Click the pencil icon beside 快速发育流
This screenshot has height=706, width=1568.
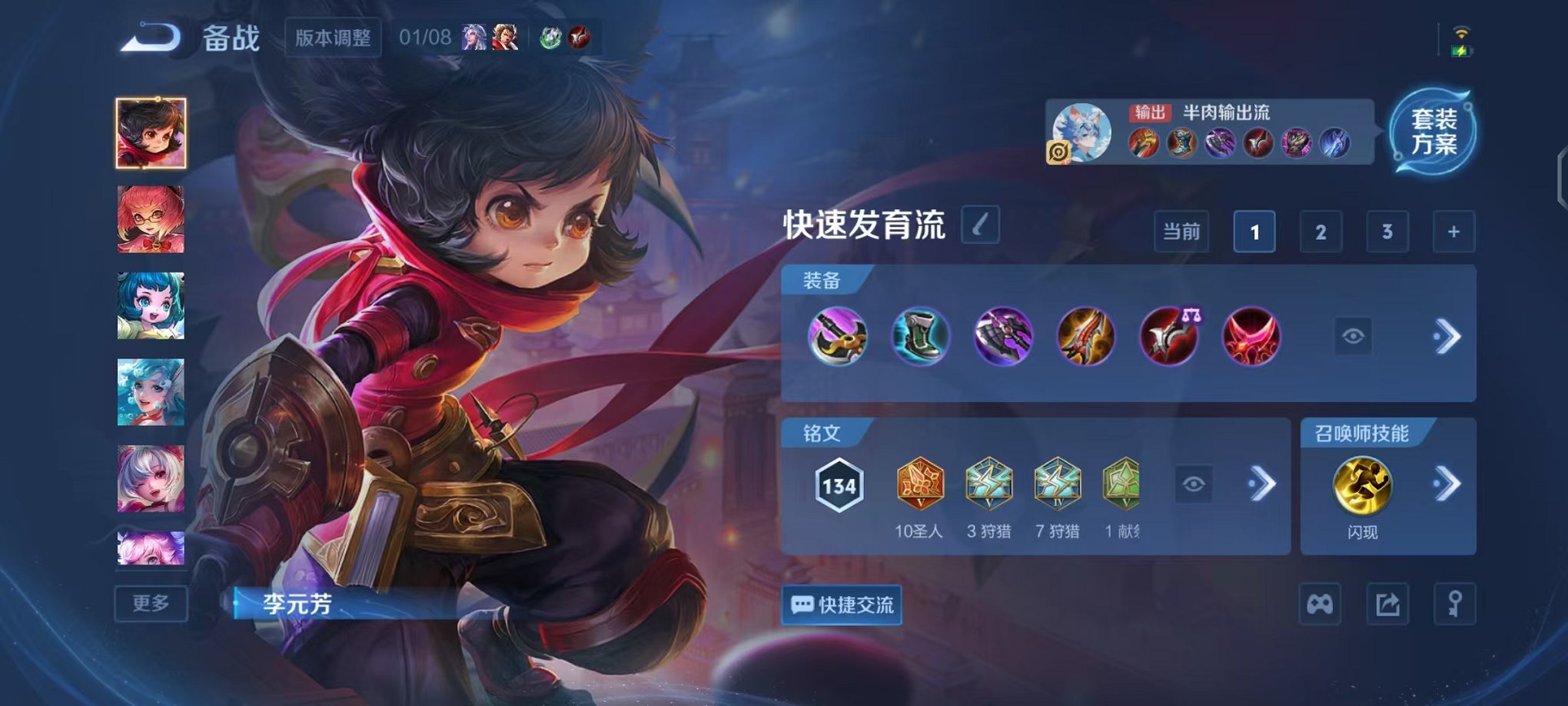980,225
